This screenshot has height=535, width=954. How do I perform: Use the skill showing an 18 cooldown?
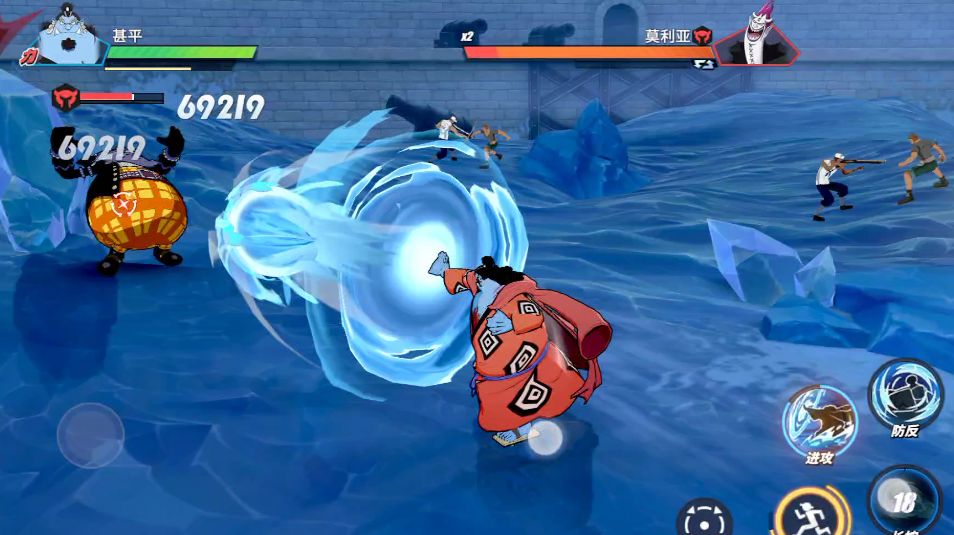pyautogui.click(x=903, y=502)
